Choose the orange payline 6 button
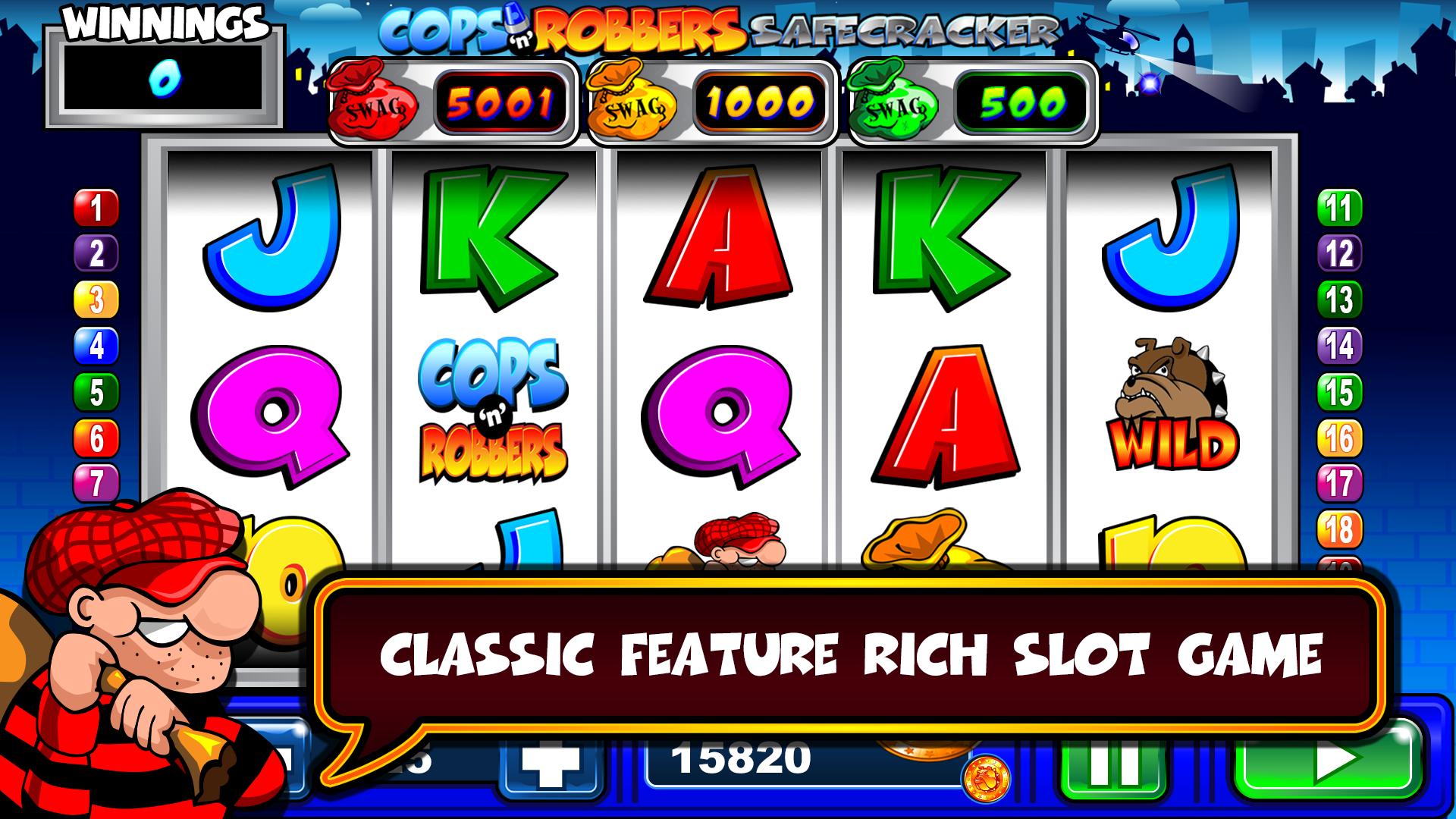 pos(96,438)
